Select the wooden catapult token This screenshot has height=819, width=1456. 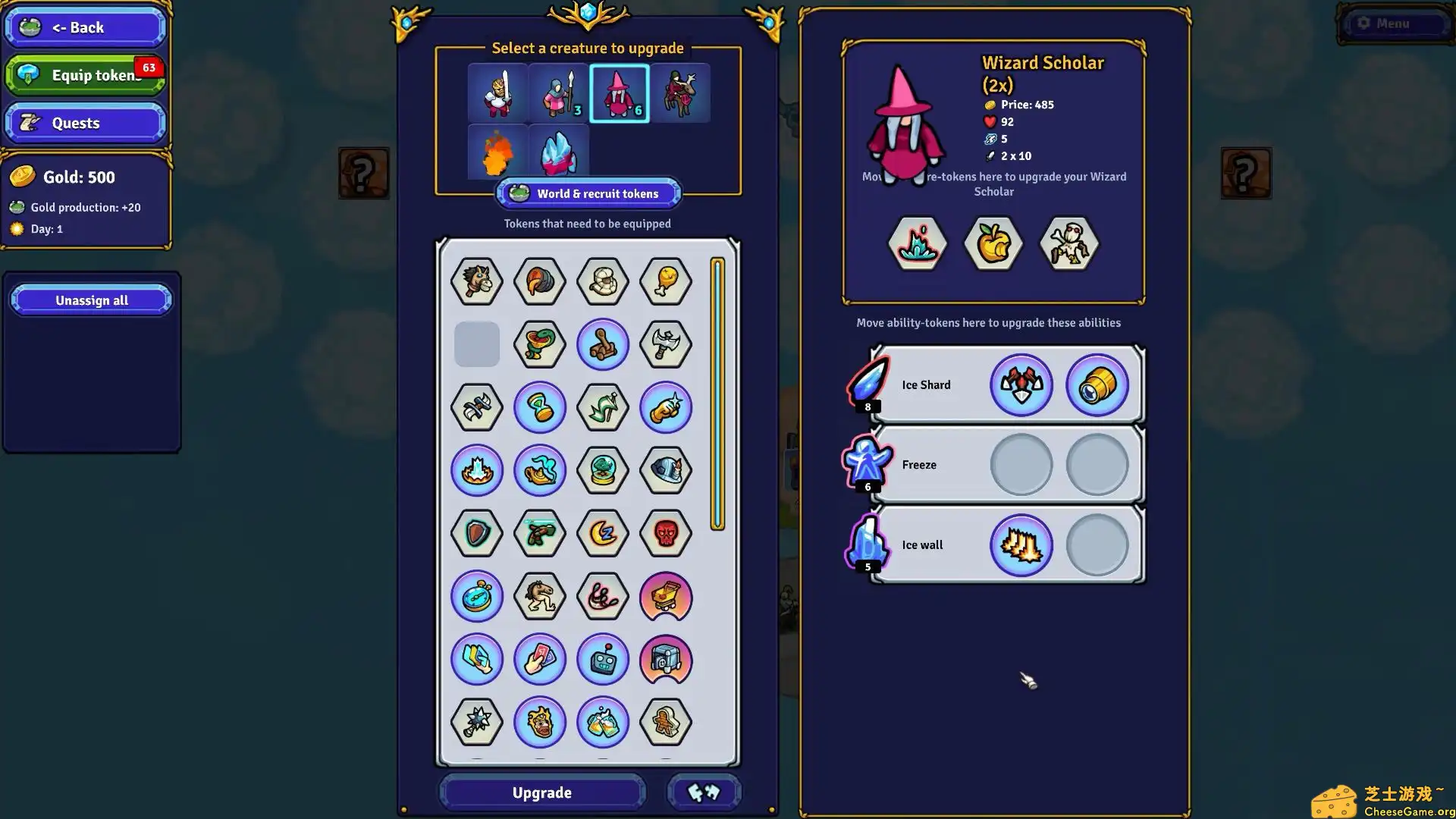(603, 344)
